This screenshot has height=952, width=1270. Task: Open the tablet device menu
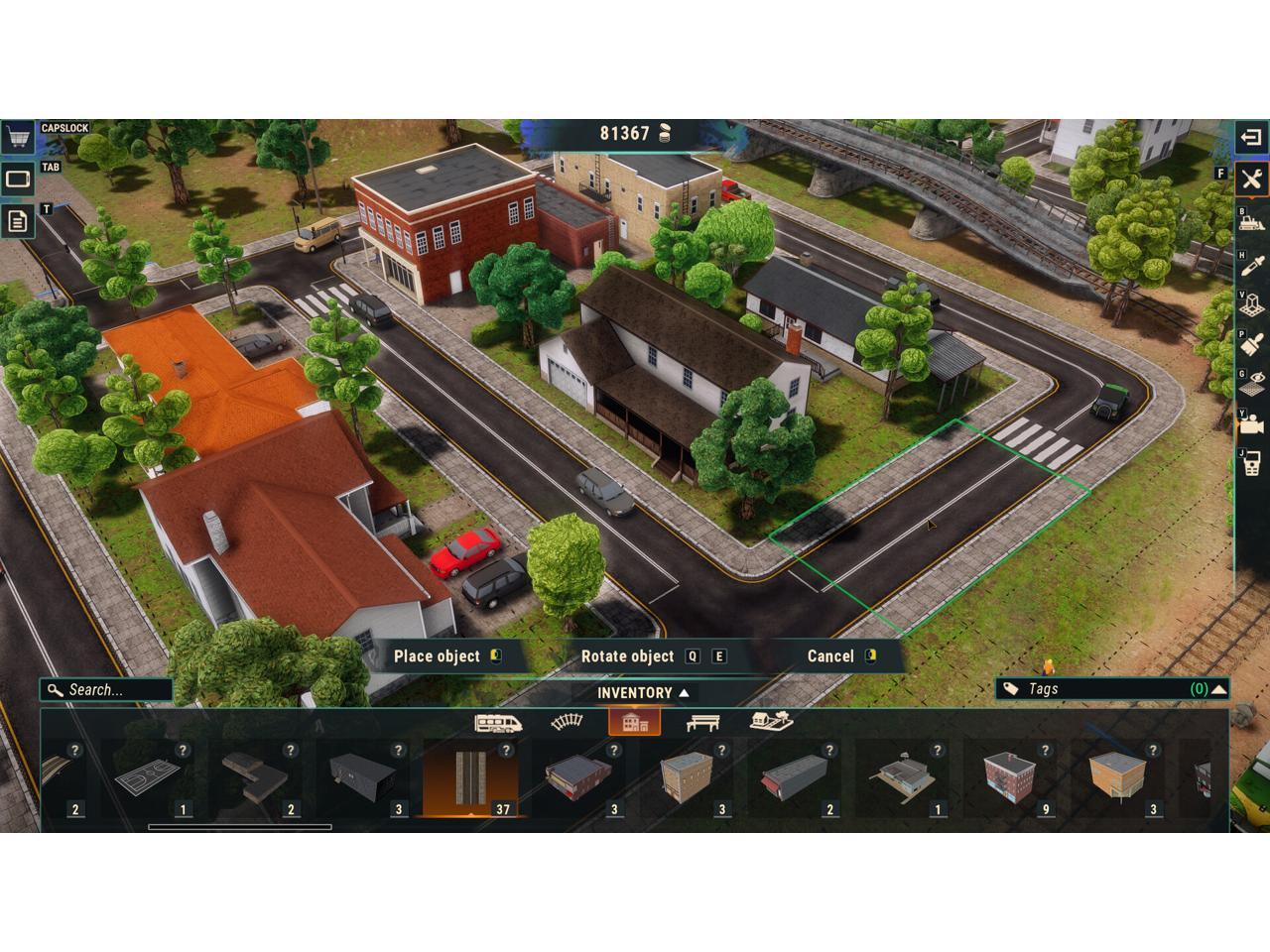point(17,179)
